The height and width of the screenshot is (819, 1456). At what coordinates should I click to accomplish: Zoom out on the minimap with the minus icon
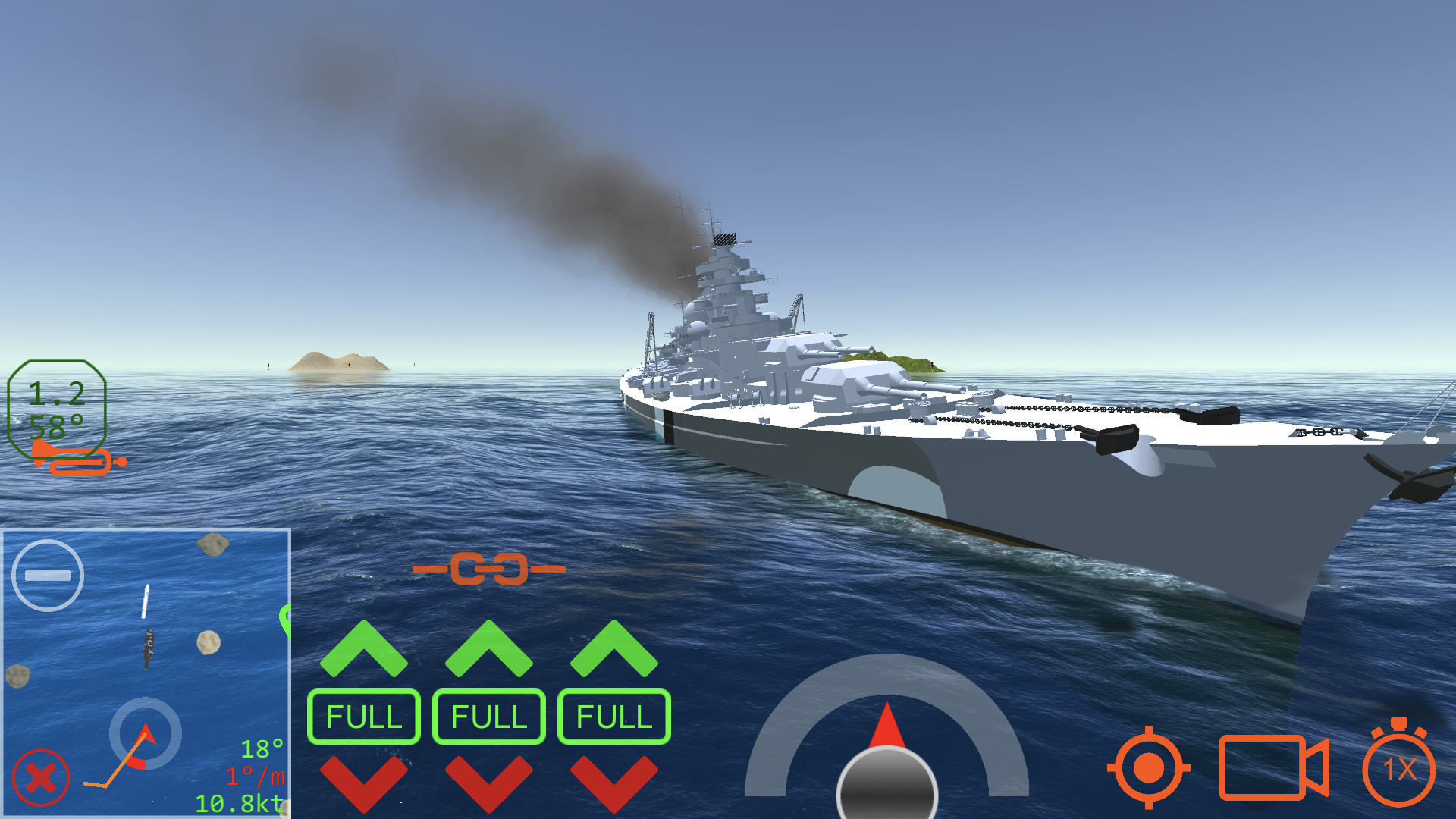[x=47, y=575]
